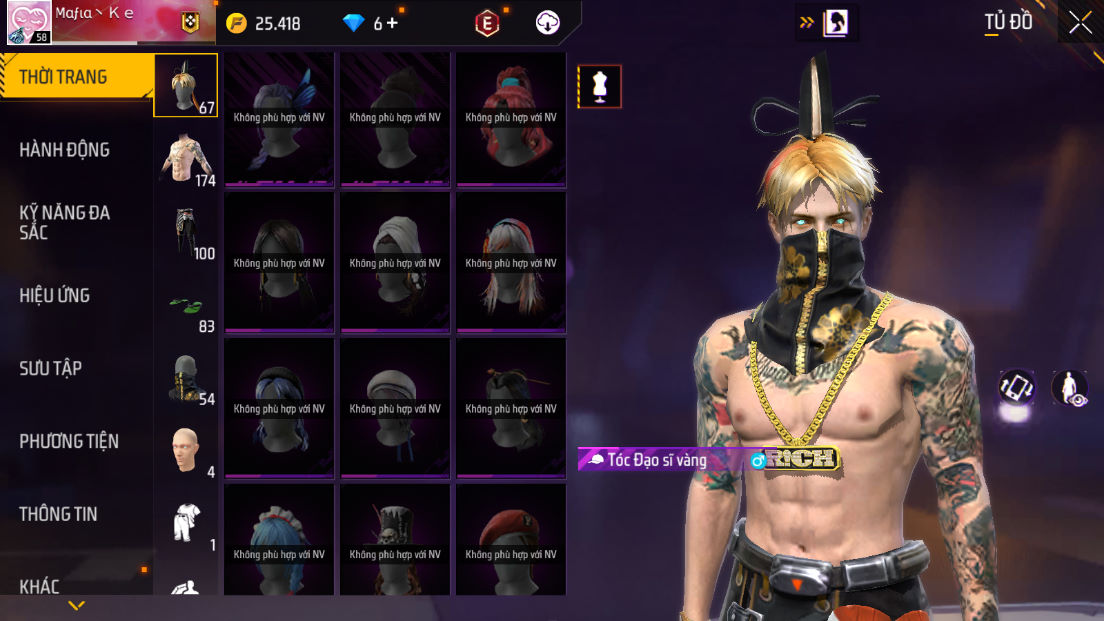1104x621 pixels.
Task: Toggle the character visibility eye icon
Action: 1070,388
